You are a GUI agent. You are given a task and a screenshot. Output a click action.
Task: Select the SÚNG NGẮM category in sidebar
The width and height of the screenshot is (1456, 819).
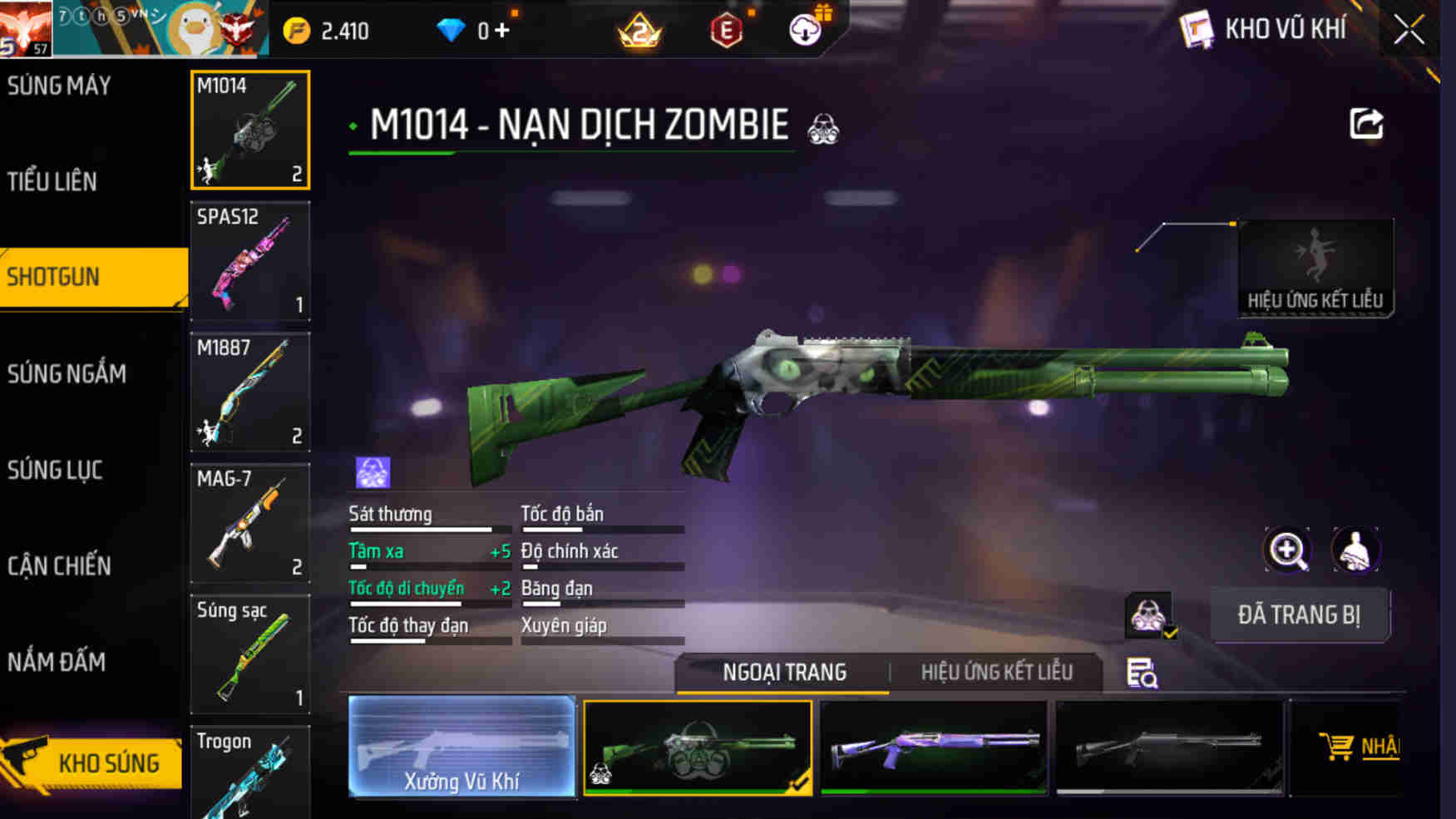[x=67, y=373]
